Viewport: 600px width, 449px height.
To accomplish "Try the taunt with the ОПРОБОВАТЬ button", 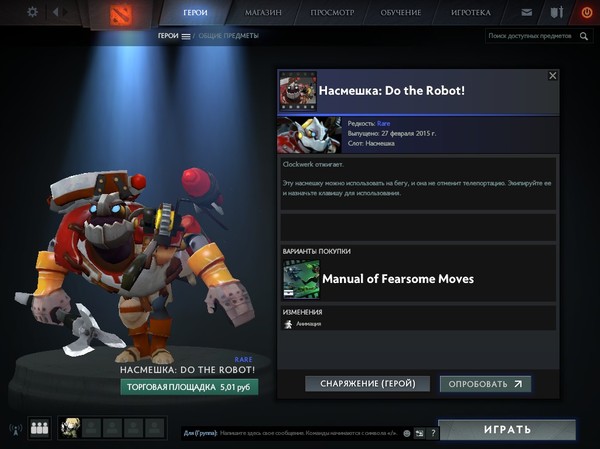I will click(x=485, y=383).
